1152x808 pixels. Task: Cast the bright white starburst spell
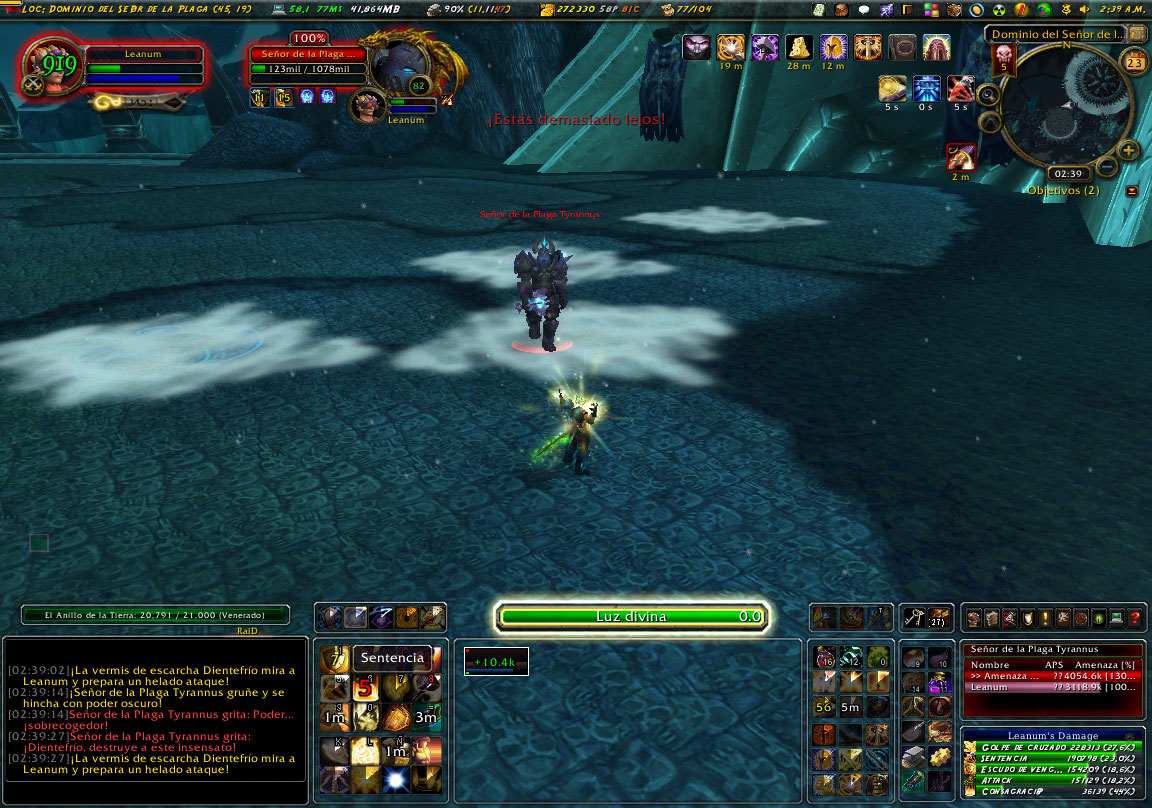point(396,780)
